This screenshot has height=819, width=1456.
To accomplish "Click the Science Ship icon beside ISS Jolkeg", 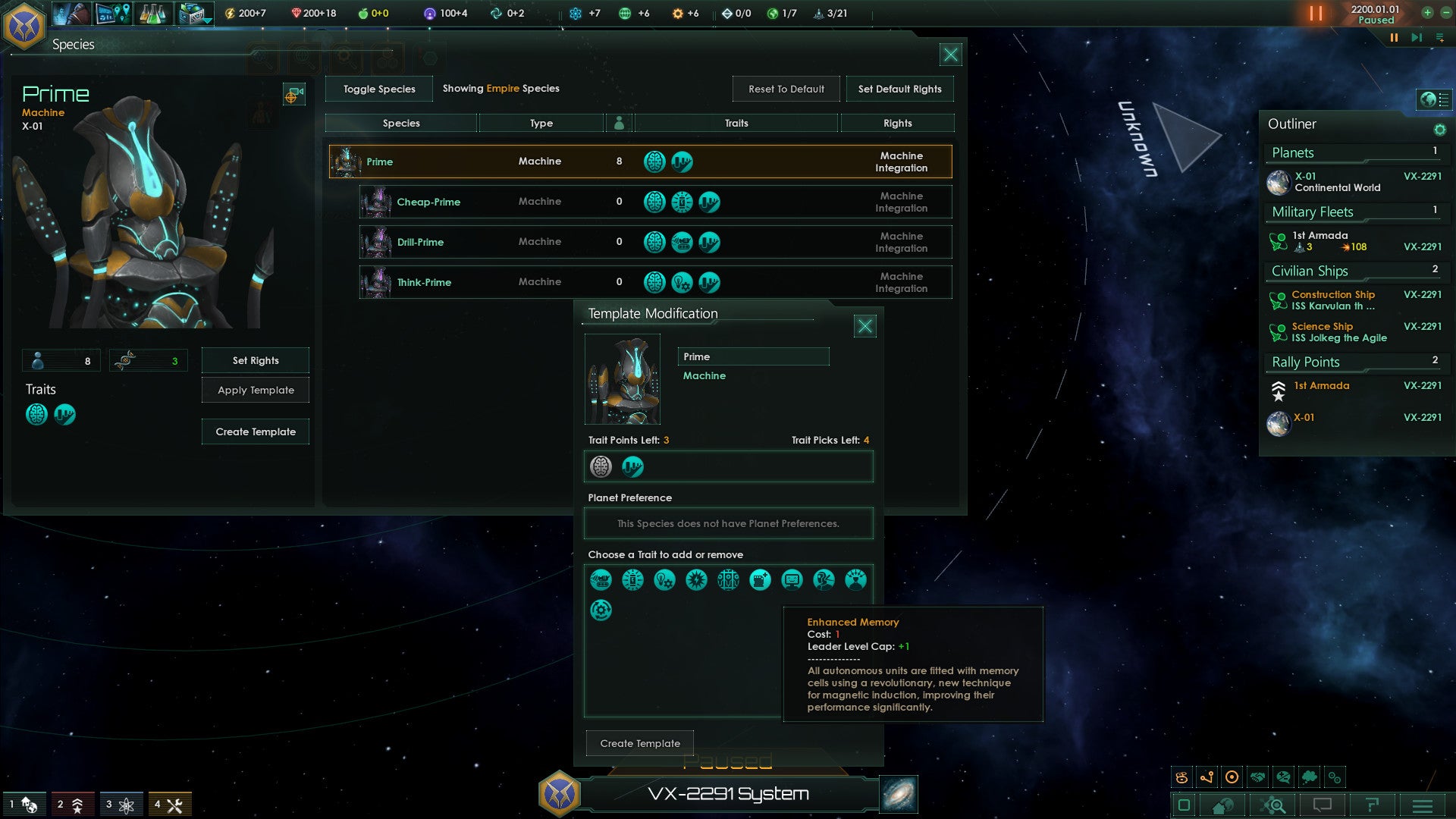I will coord(1278,331).
